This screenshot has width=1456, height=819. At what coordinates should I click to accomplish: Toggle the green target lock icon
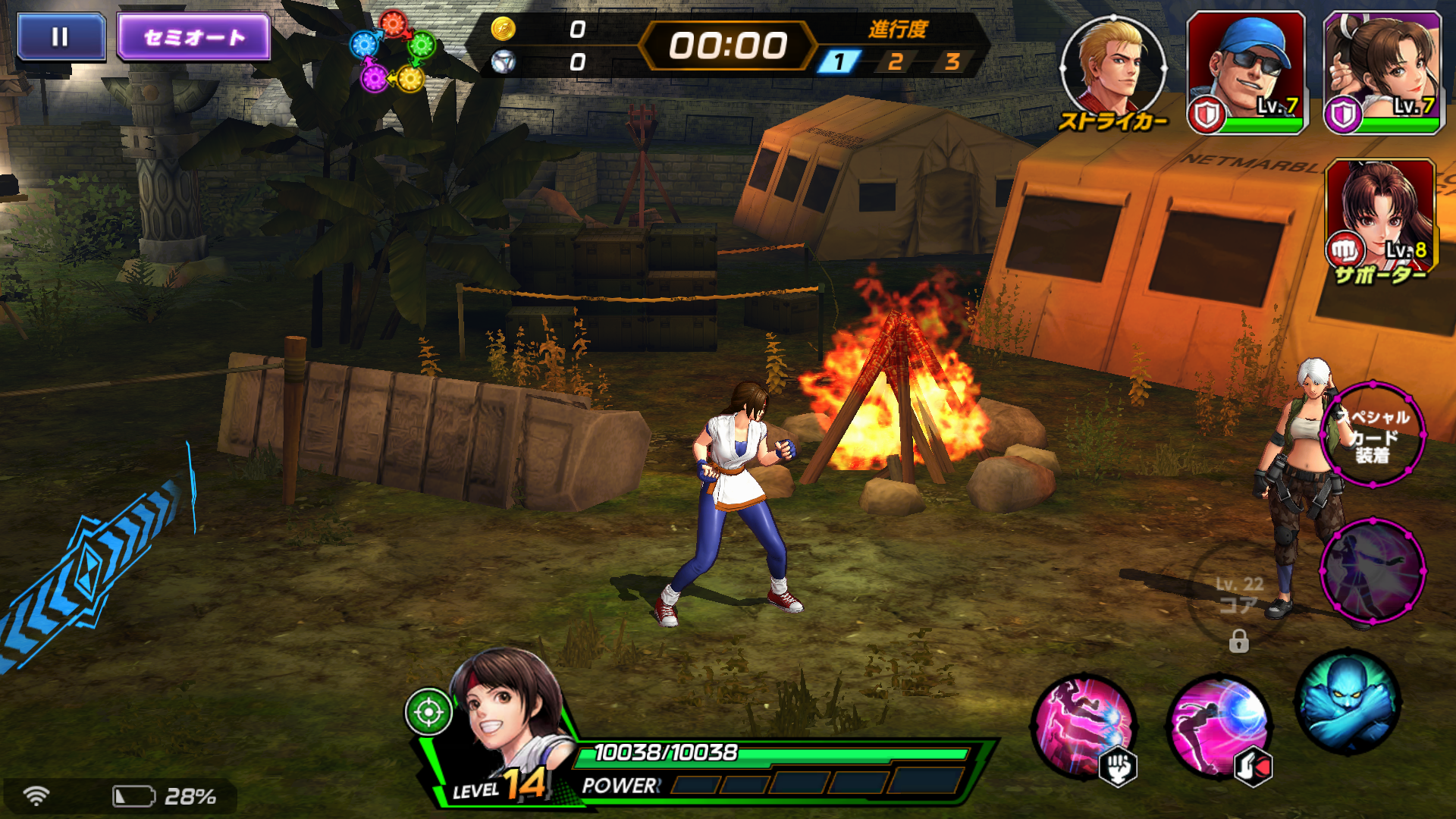coord(431,713)
